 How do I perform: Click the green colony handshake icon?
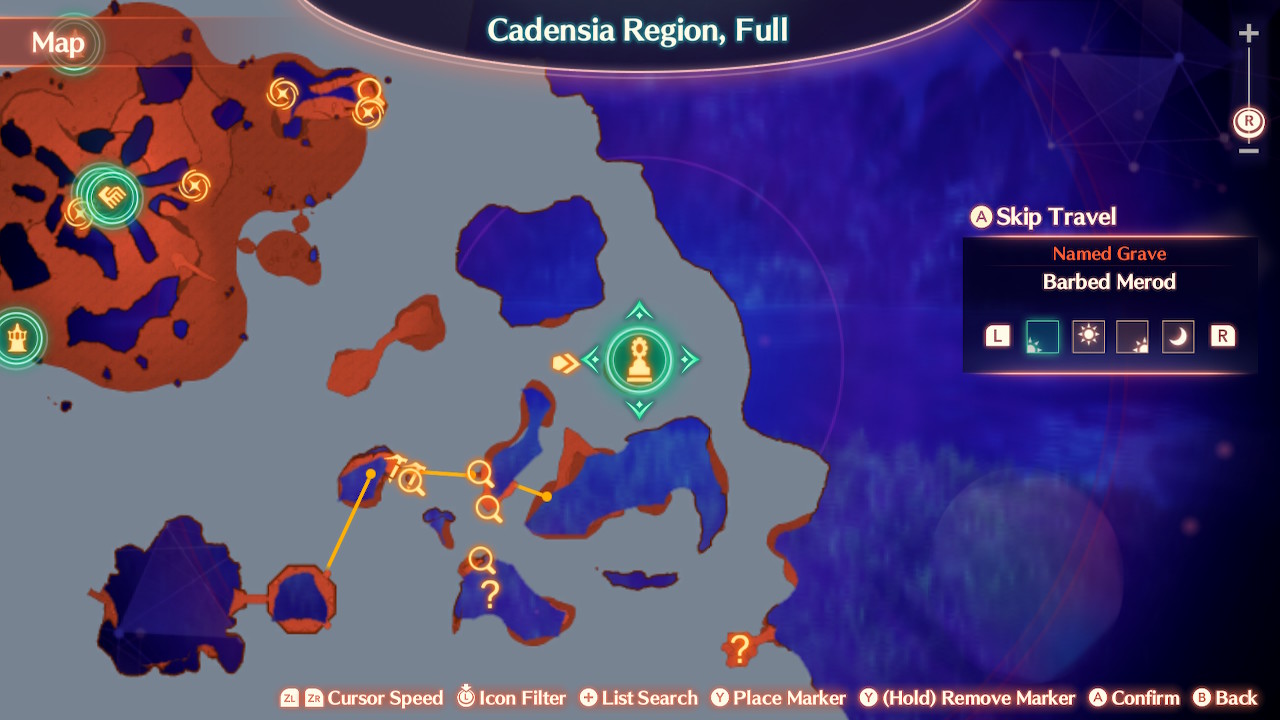click(112, 197)
